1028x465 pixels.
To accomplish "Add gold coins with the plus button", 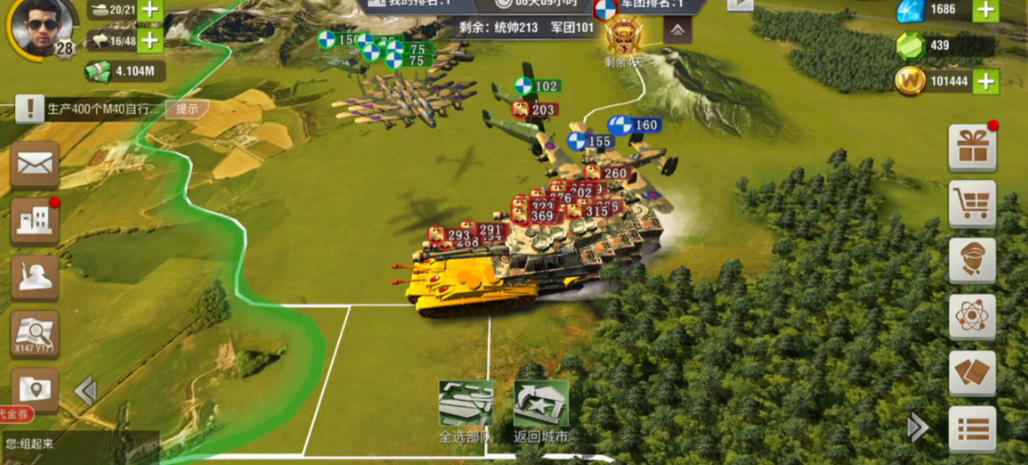I will pyautogui.click(x=985, y=81).
